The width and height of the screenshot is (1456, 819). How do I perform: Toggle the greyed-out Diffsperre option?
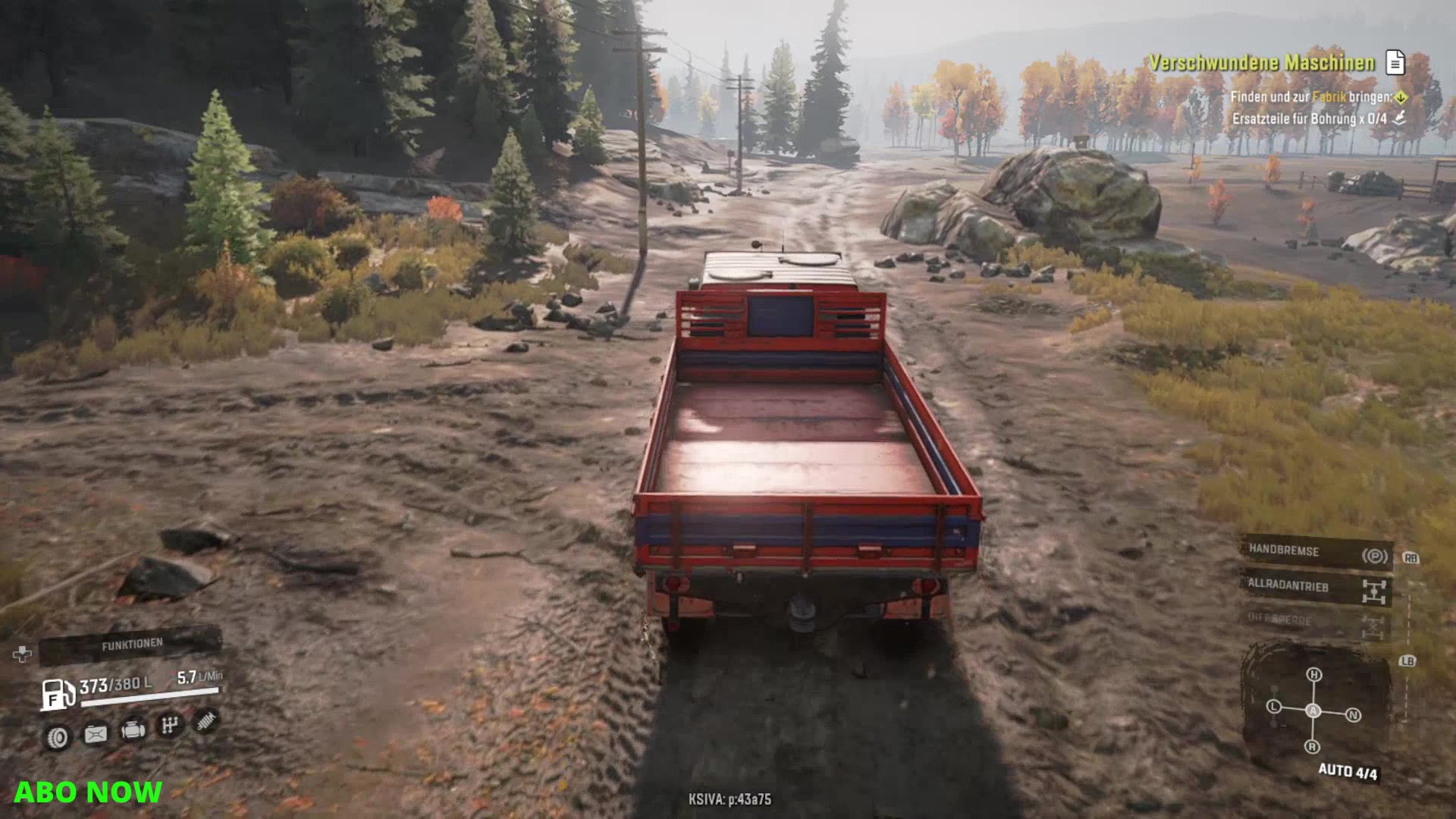click(1316, 622)
